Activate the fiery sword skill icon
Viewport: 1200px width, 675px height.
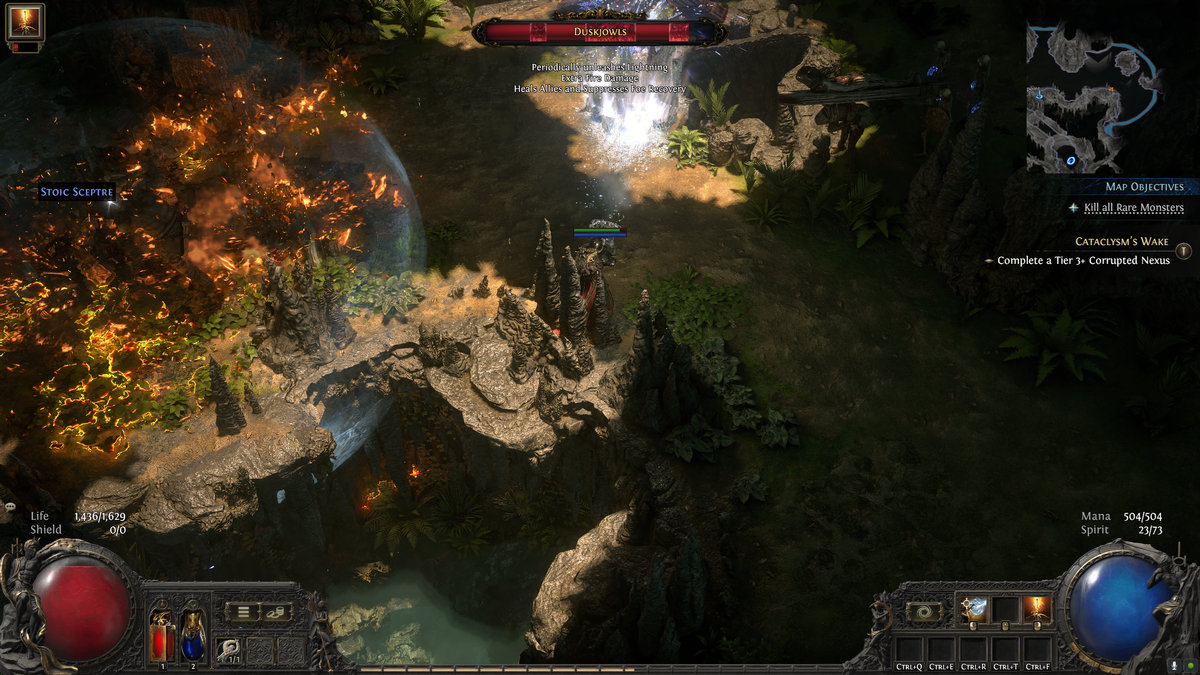coord(1037,609)
